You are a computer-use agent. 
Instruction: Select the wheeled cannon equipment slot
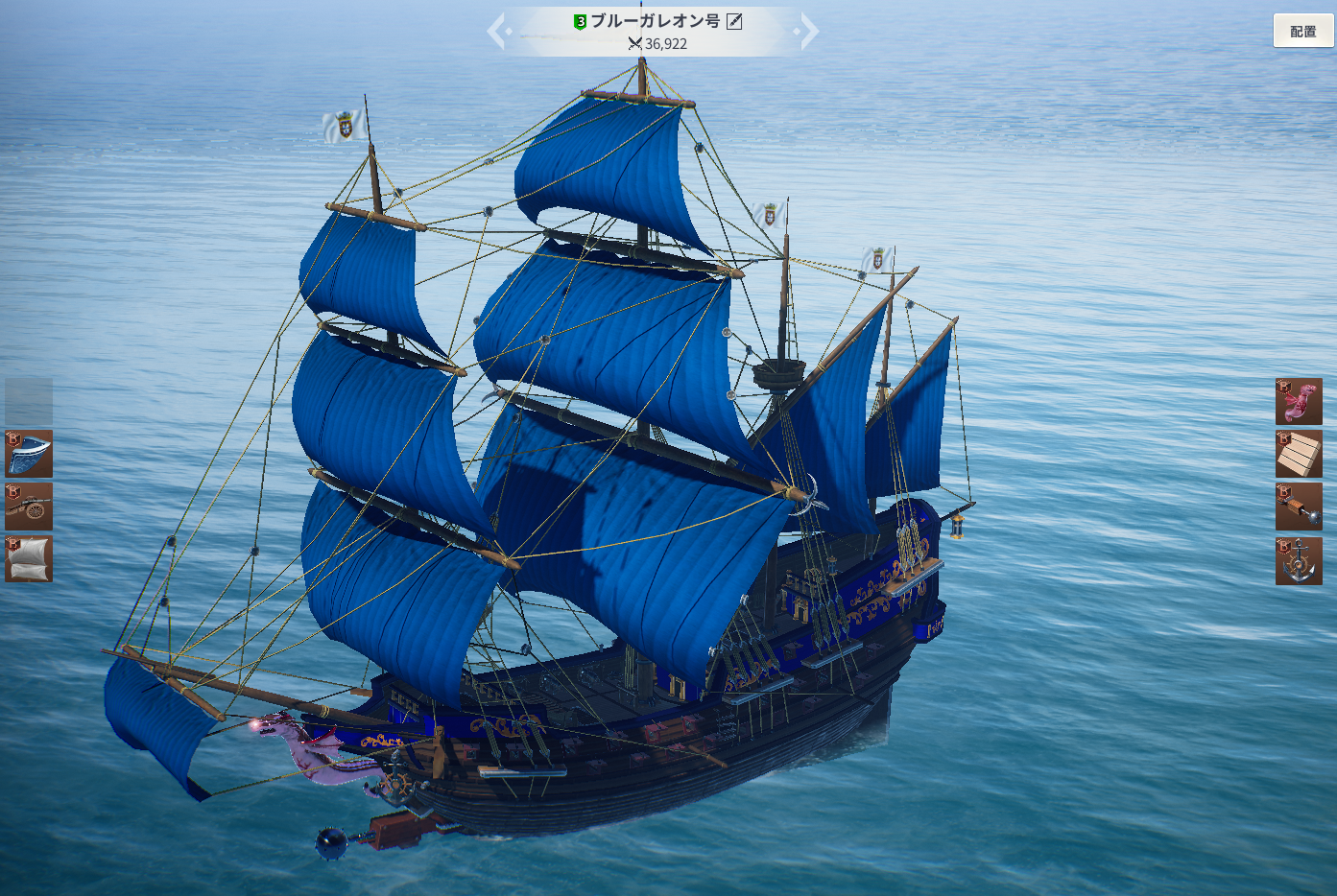pyautogui.click(x=29, y=507)
